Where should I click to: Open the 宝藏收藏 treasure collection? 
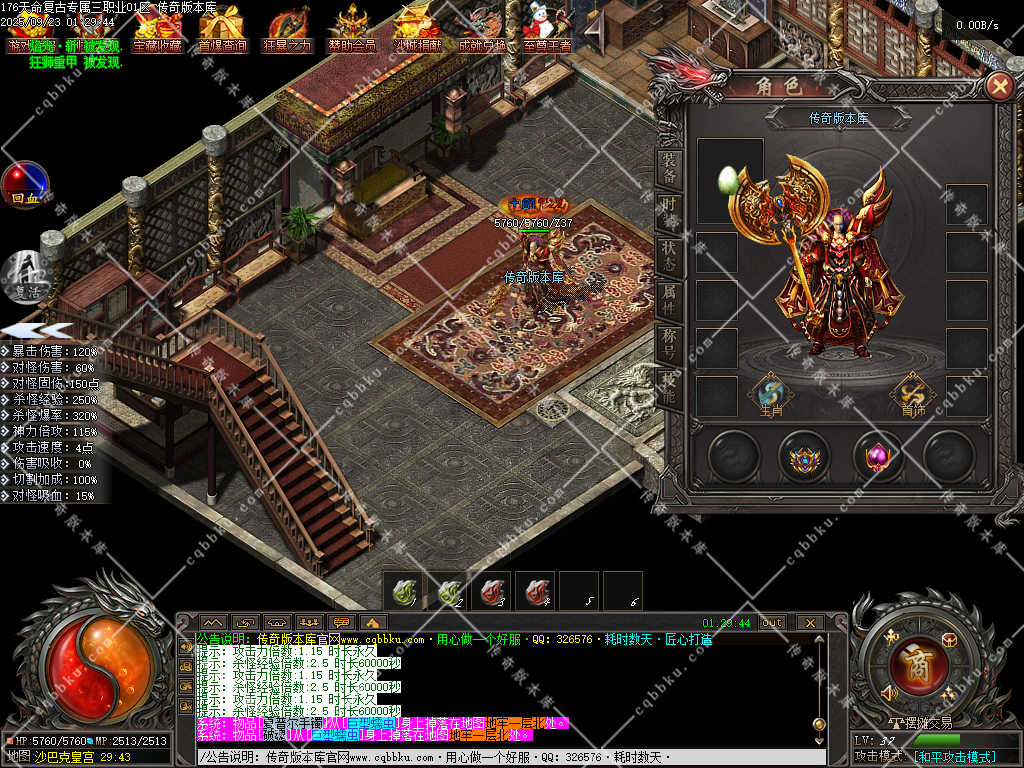158,30
